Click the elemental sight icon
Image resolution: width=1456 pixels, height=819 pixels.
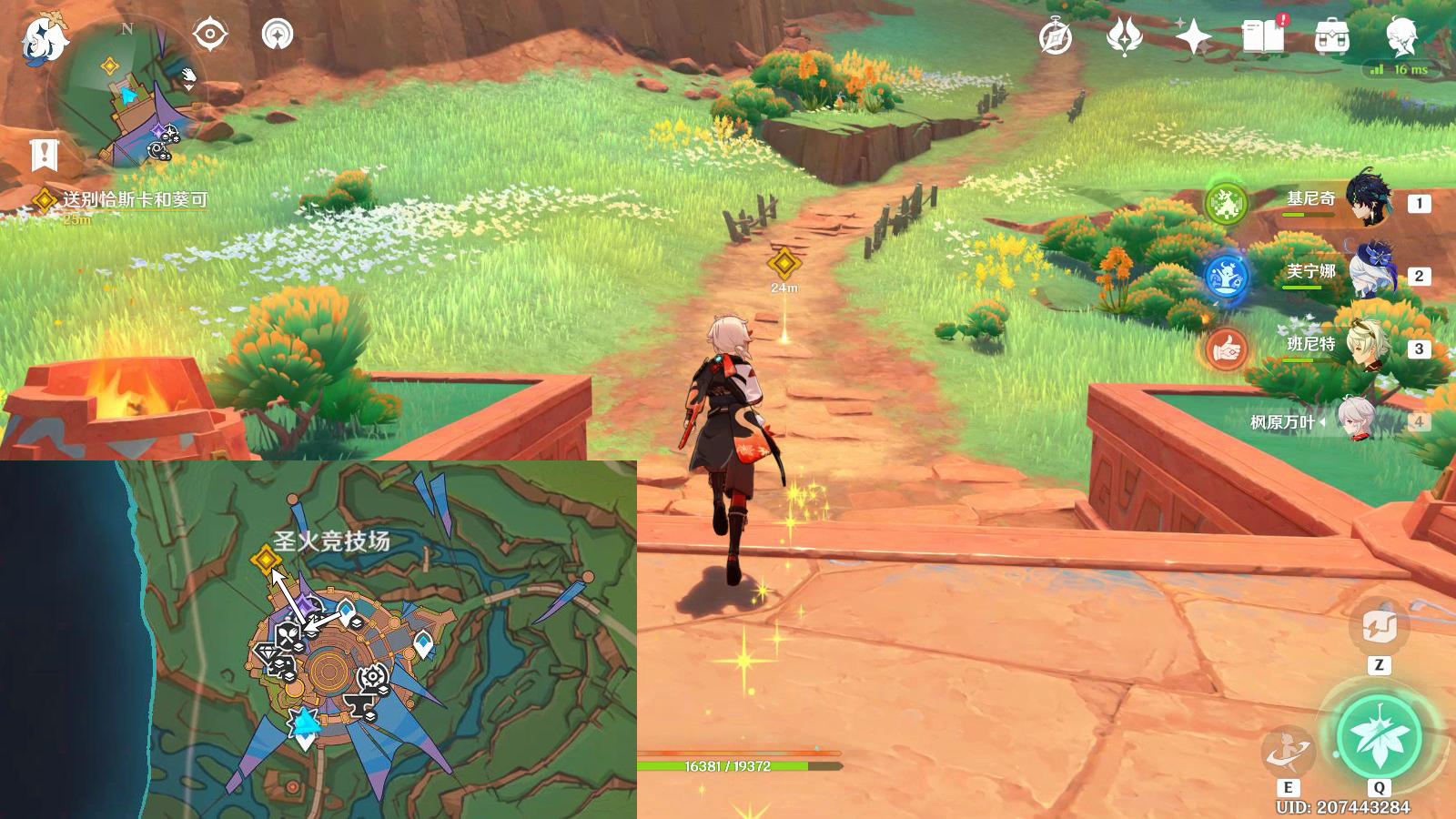coord(278,35)
